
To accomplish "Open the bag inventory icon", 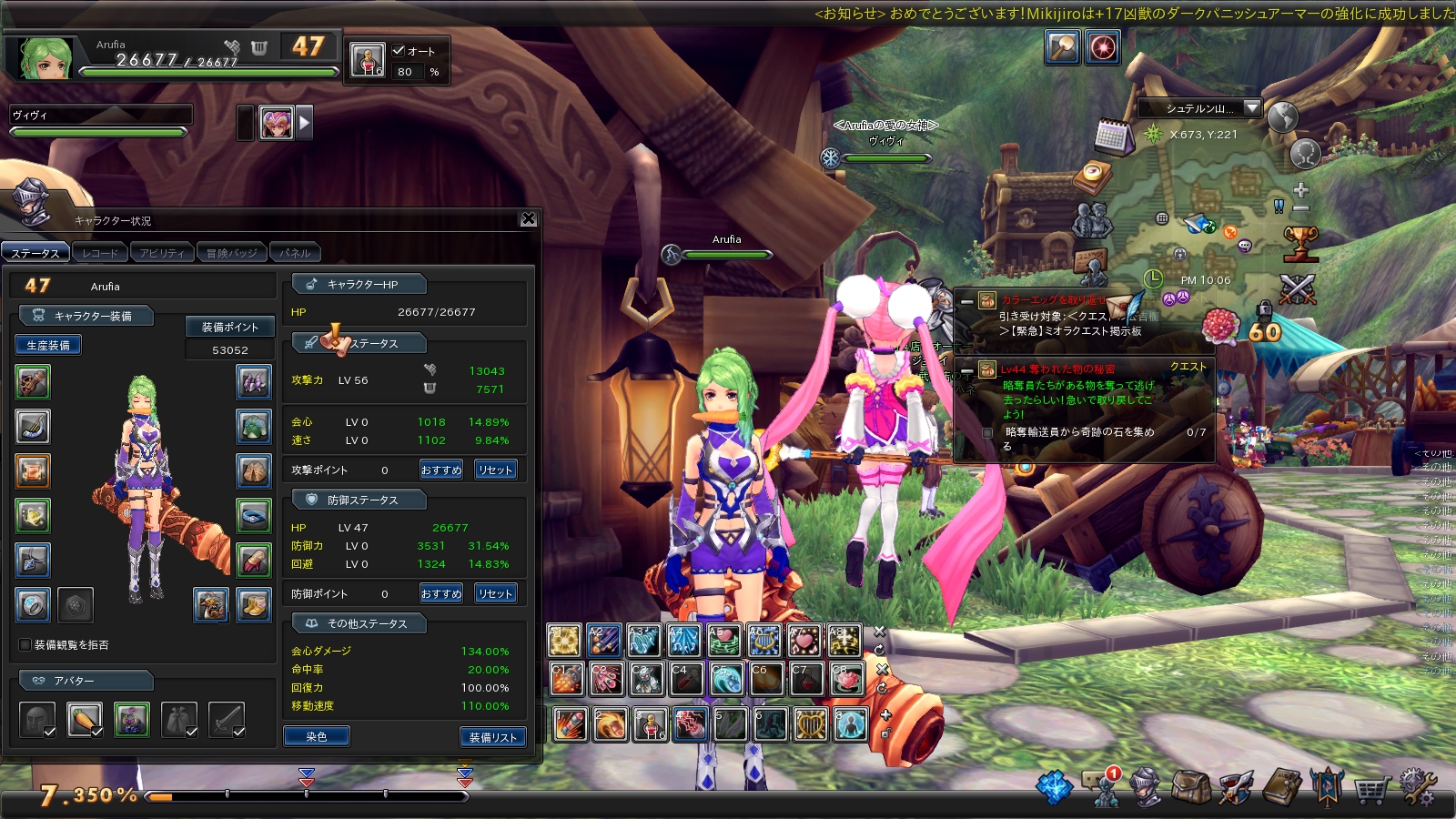I will coord(1190,787).
